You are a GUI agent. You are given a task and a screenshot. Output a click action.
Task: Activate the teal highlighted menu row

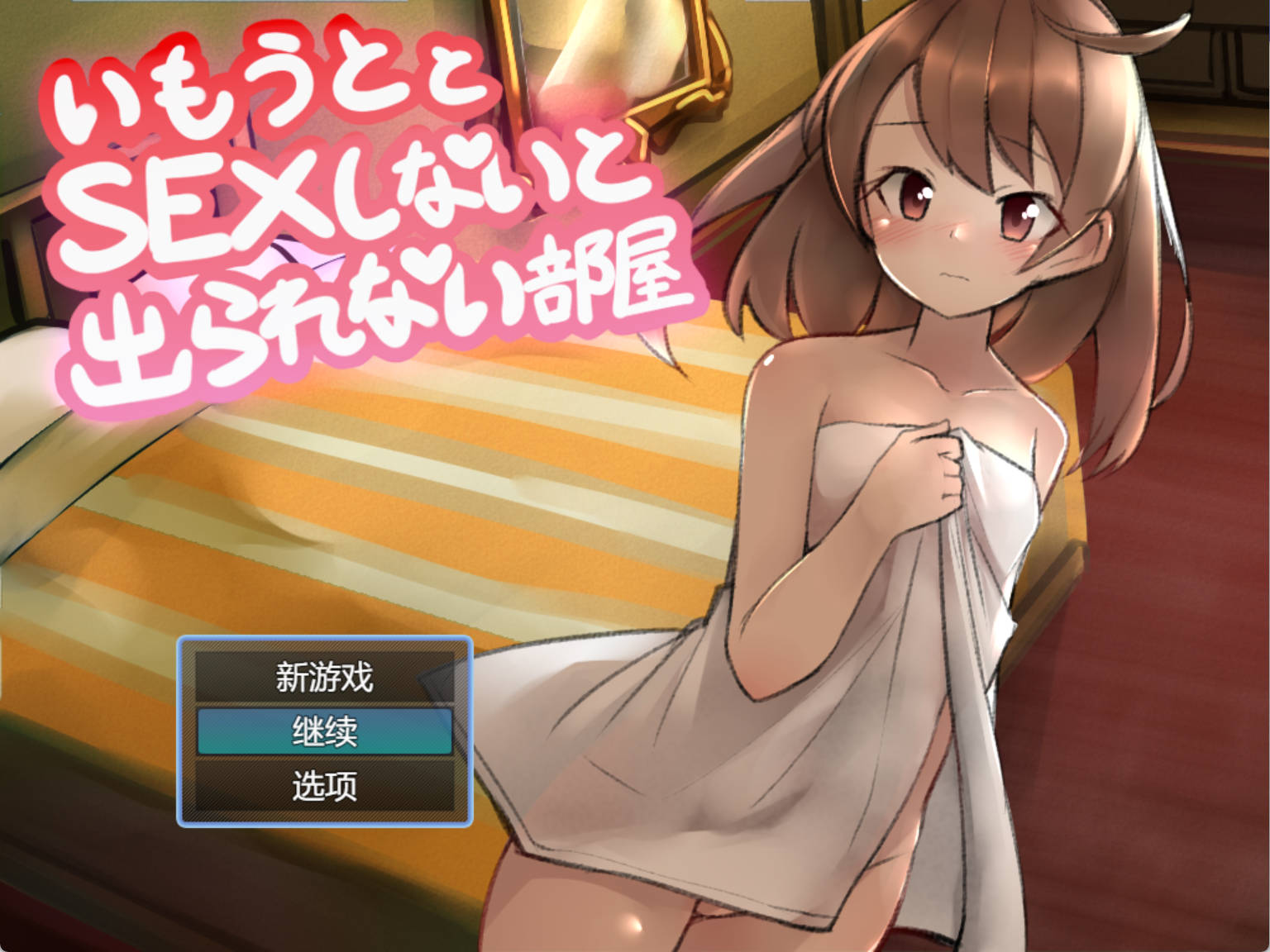(325, 732)
